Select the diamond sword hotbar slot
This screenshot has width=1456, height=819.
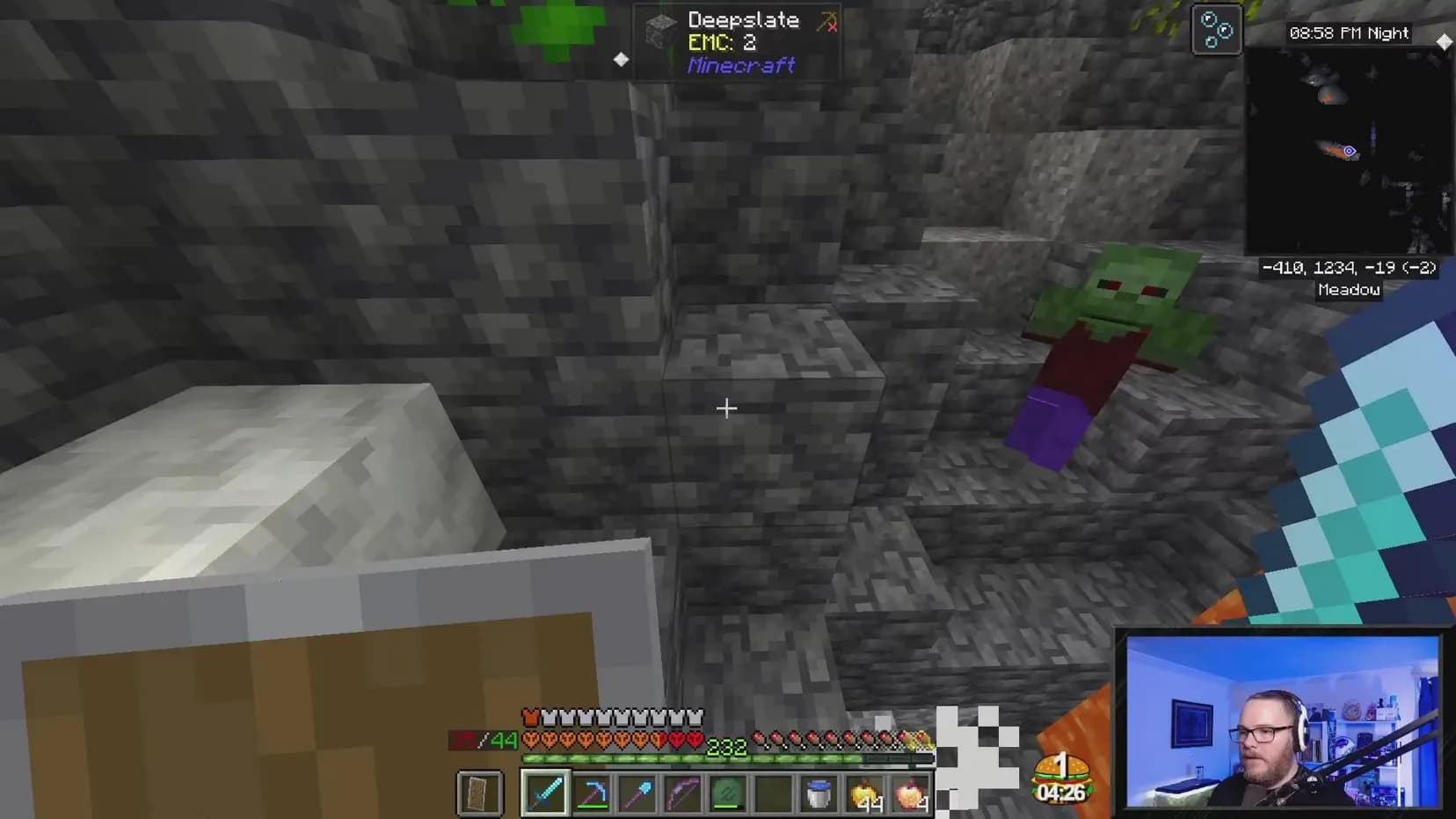pos(545,793)
